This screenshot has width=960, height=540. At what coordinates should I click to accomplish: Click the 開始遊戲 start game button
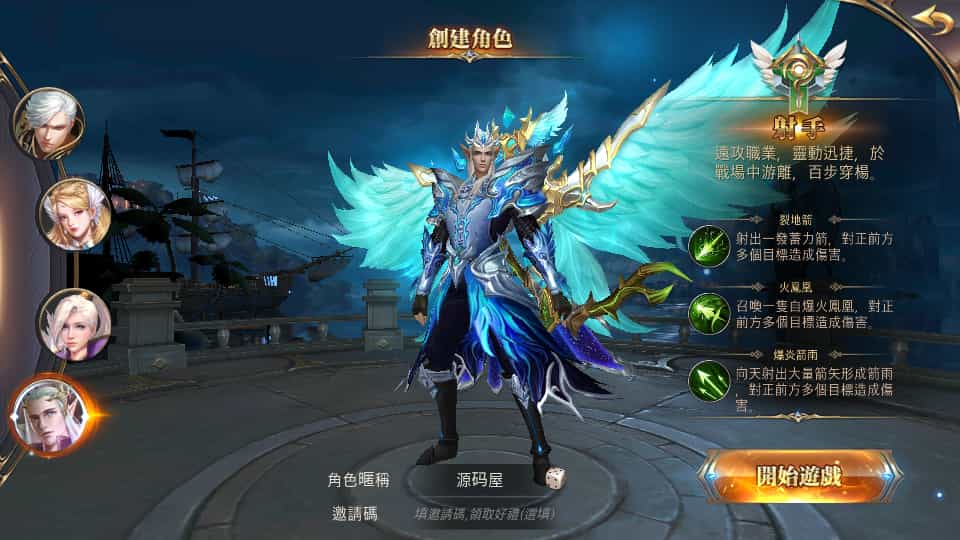pos(800,476)
